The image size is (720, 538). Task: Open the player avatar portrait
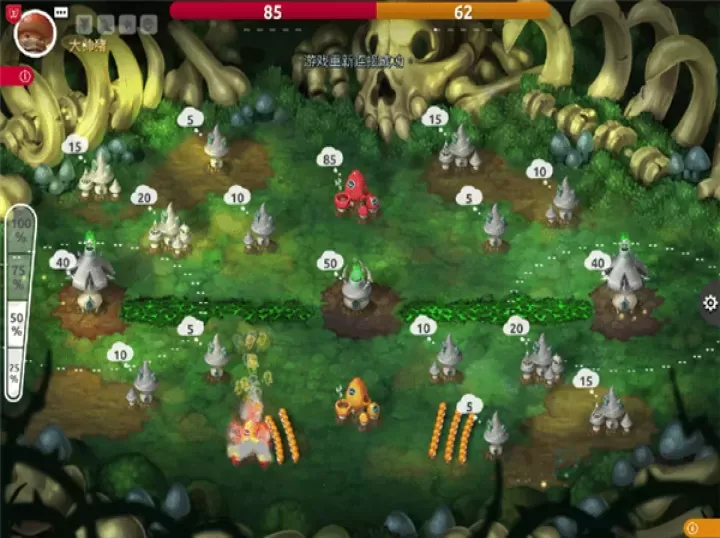tap(36, 31)
